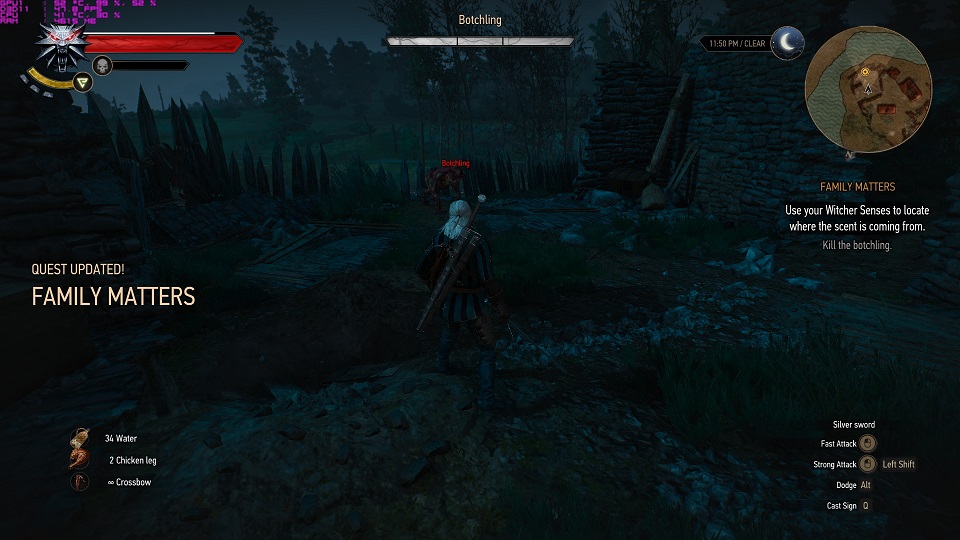
Task: Select the Family Matters tracked quest title
Action: pyautogui.click(x=857, y=187)
